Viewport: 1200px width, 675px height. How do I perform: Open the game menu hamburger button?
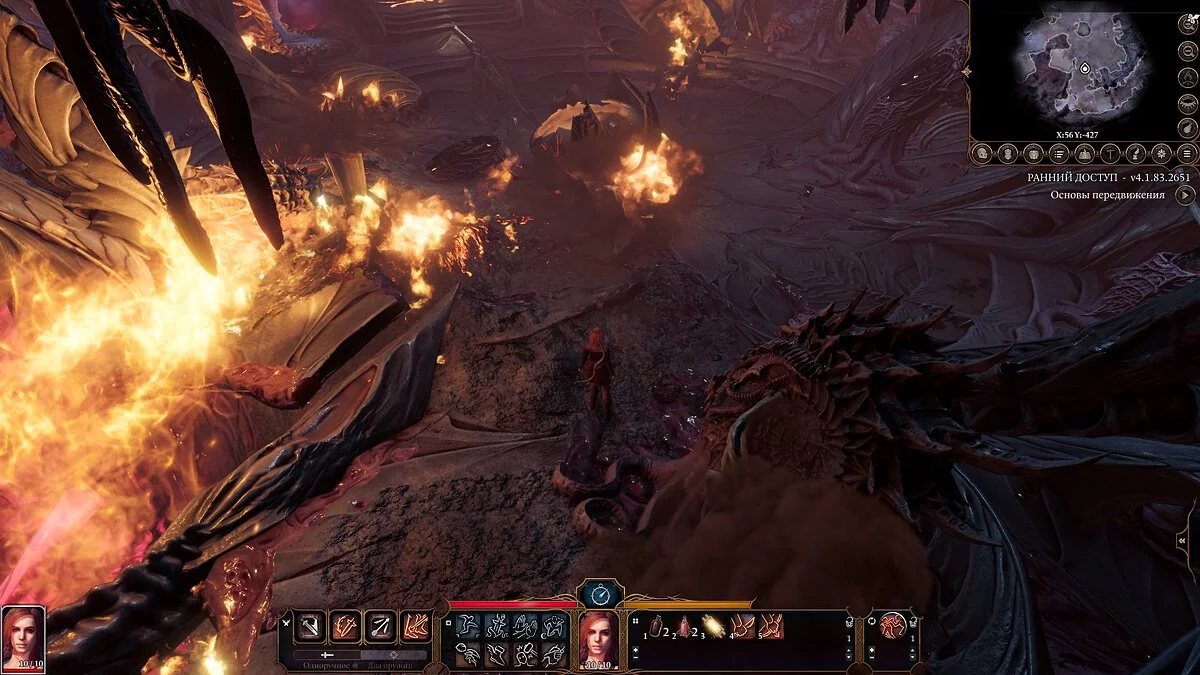(x=1186, y=153)
